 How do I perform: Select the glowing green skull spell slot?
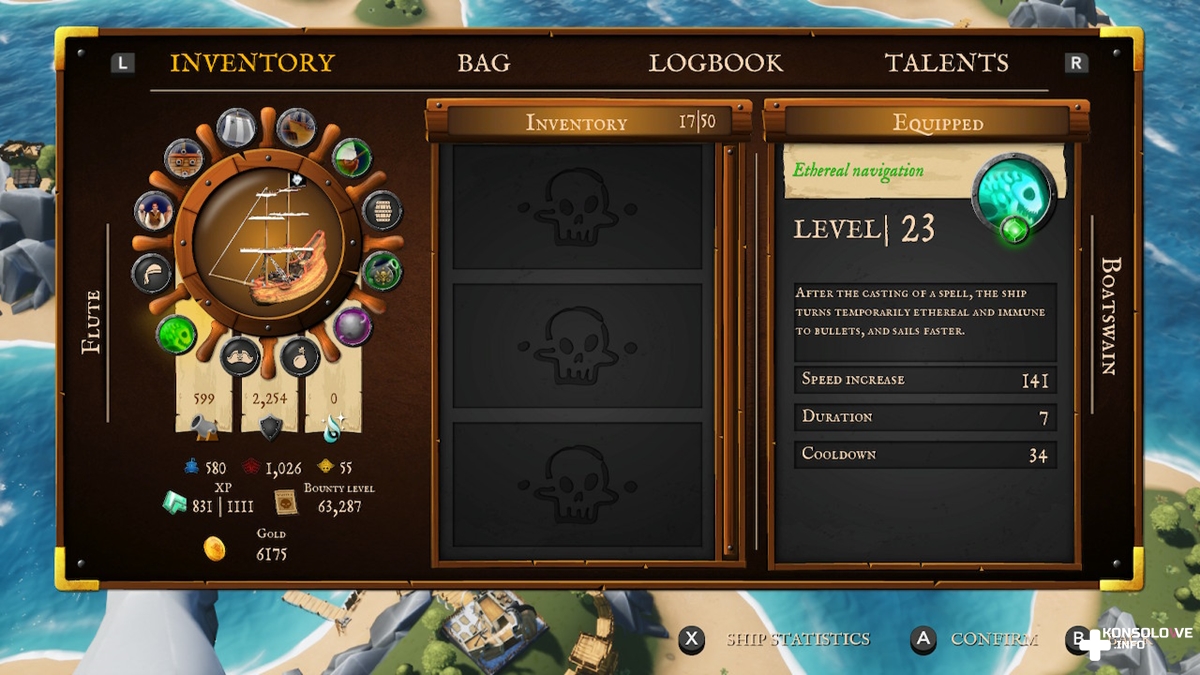click(x=177, y=333)
